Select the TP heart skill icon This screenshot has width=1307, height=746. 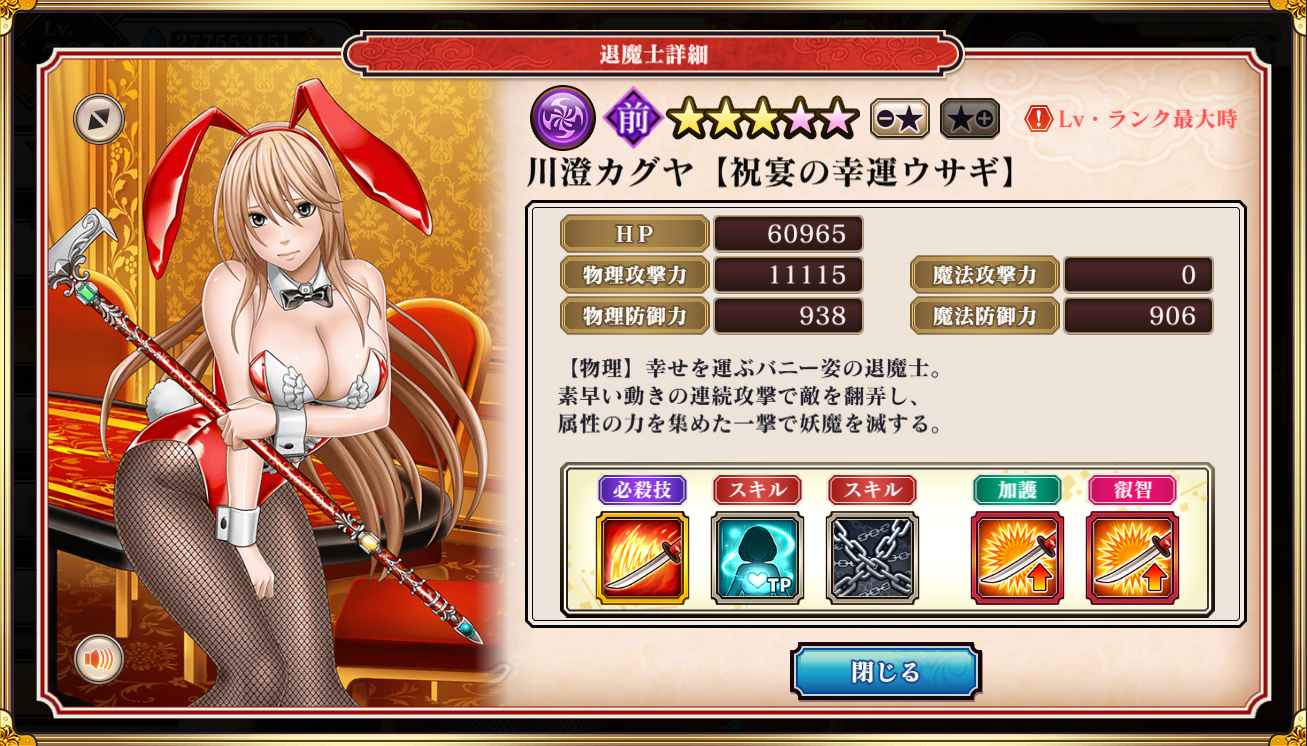click(x=757, y=558)
